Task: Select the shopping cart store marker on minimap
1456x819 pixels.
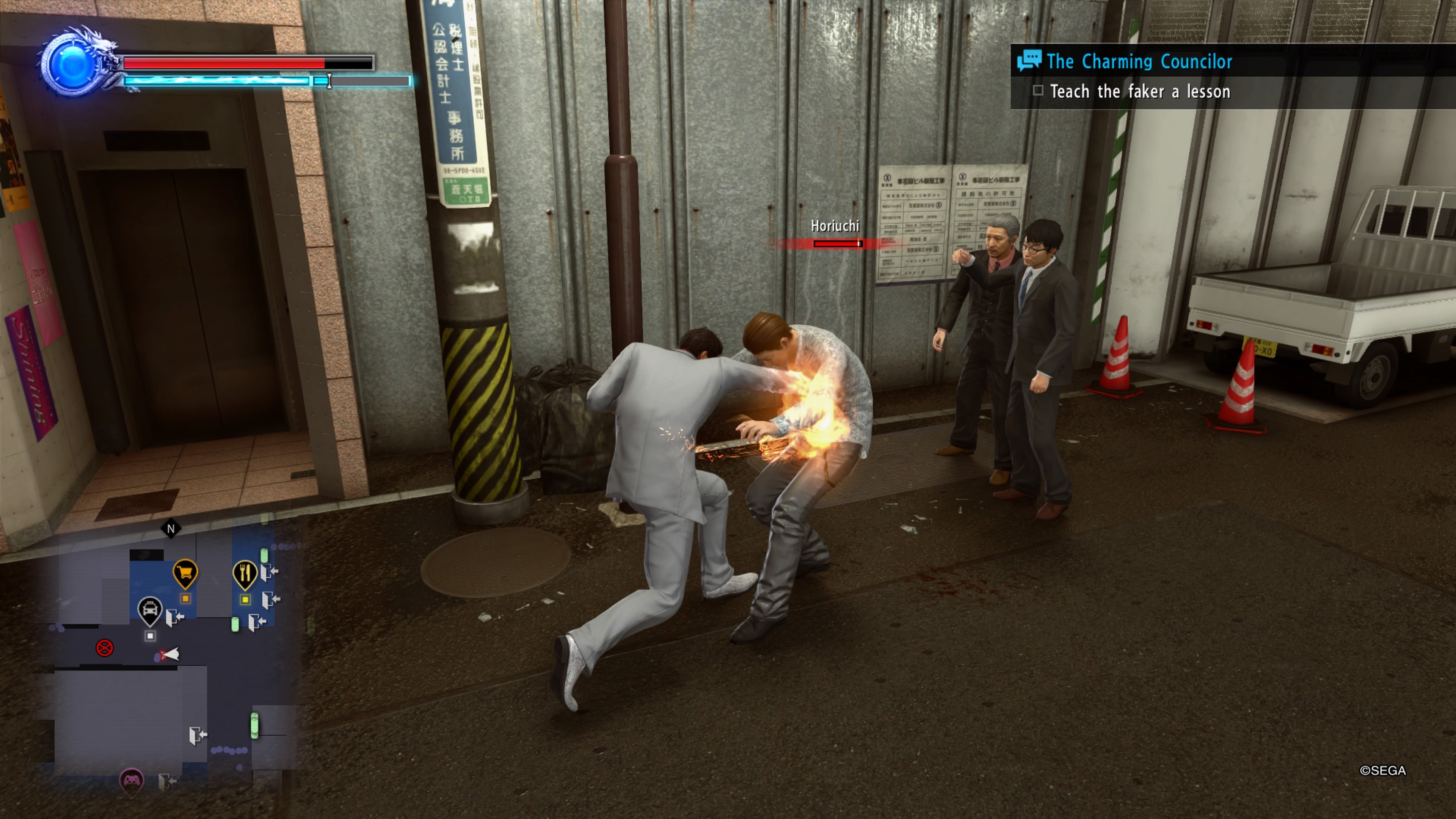Action: point(186,572)
